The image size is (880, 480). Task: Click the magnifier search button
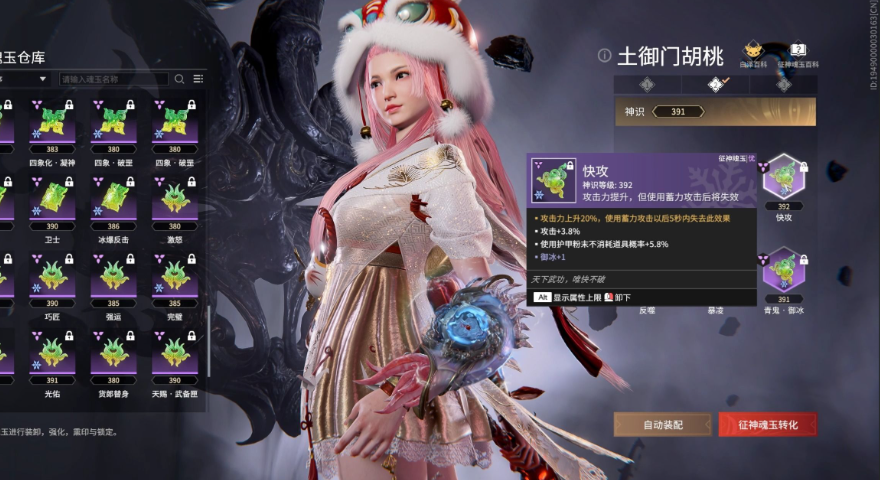click(180, 79)
